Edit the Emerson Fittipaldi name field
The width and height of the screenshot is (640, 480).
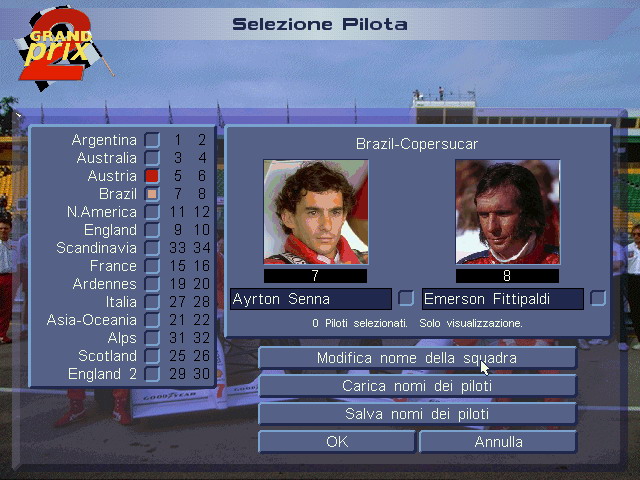pyautogui.click(x=502, y=299)
